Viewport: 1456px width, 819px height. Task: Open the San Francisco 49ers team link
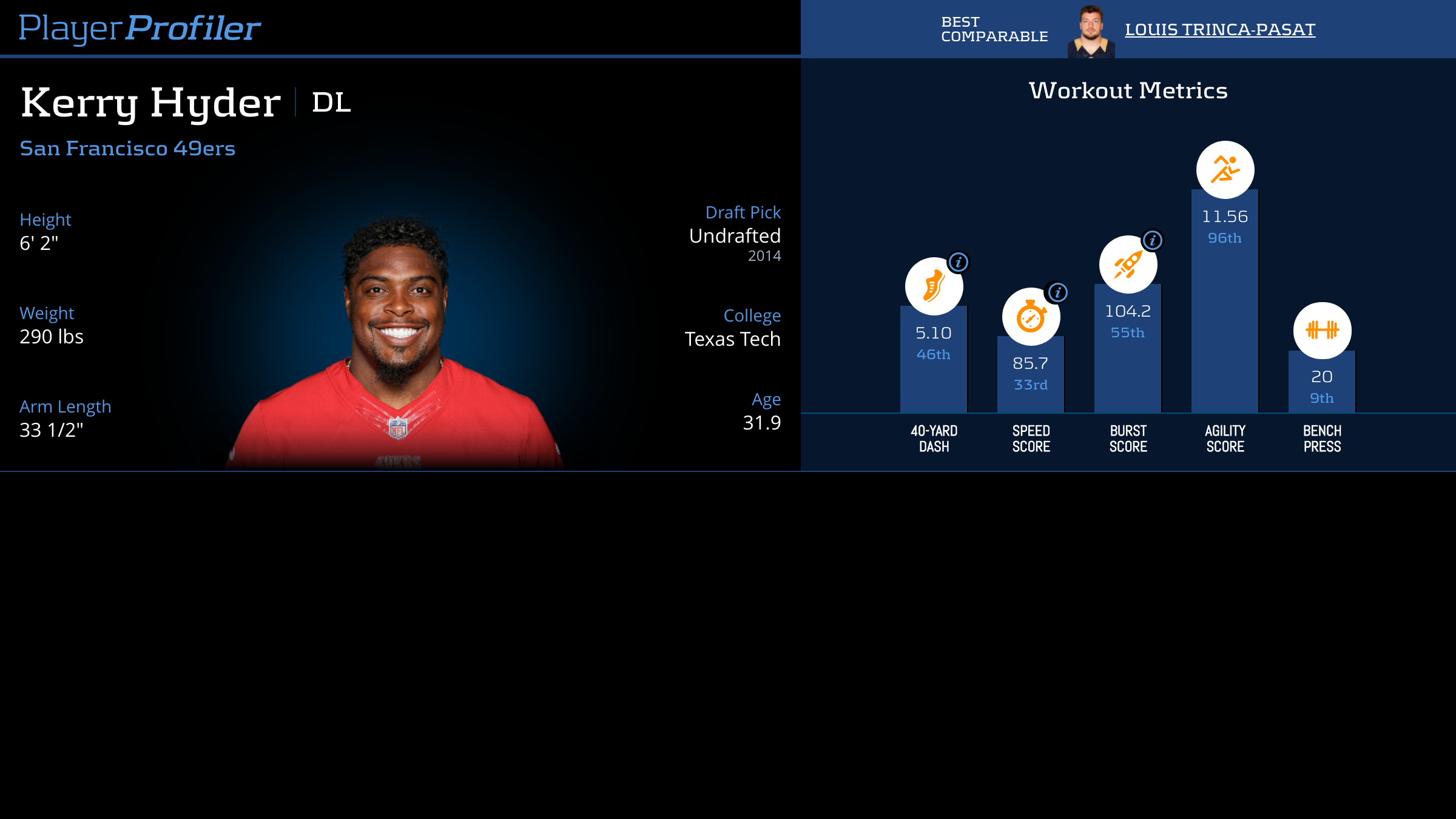(x=127, y=149)
